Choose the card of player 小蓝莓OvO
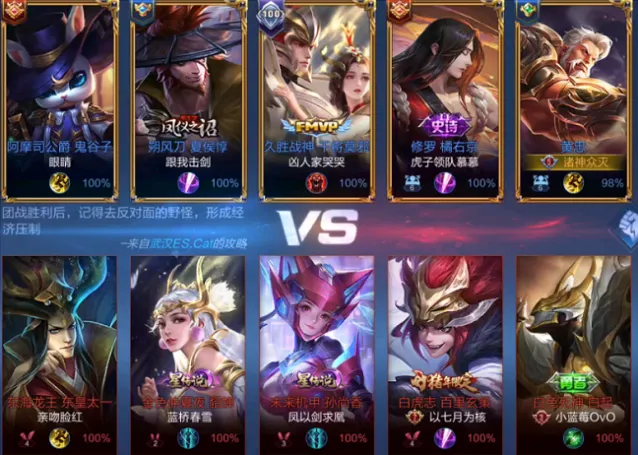The image size is (638, 455). coord(572,340)
